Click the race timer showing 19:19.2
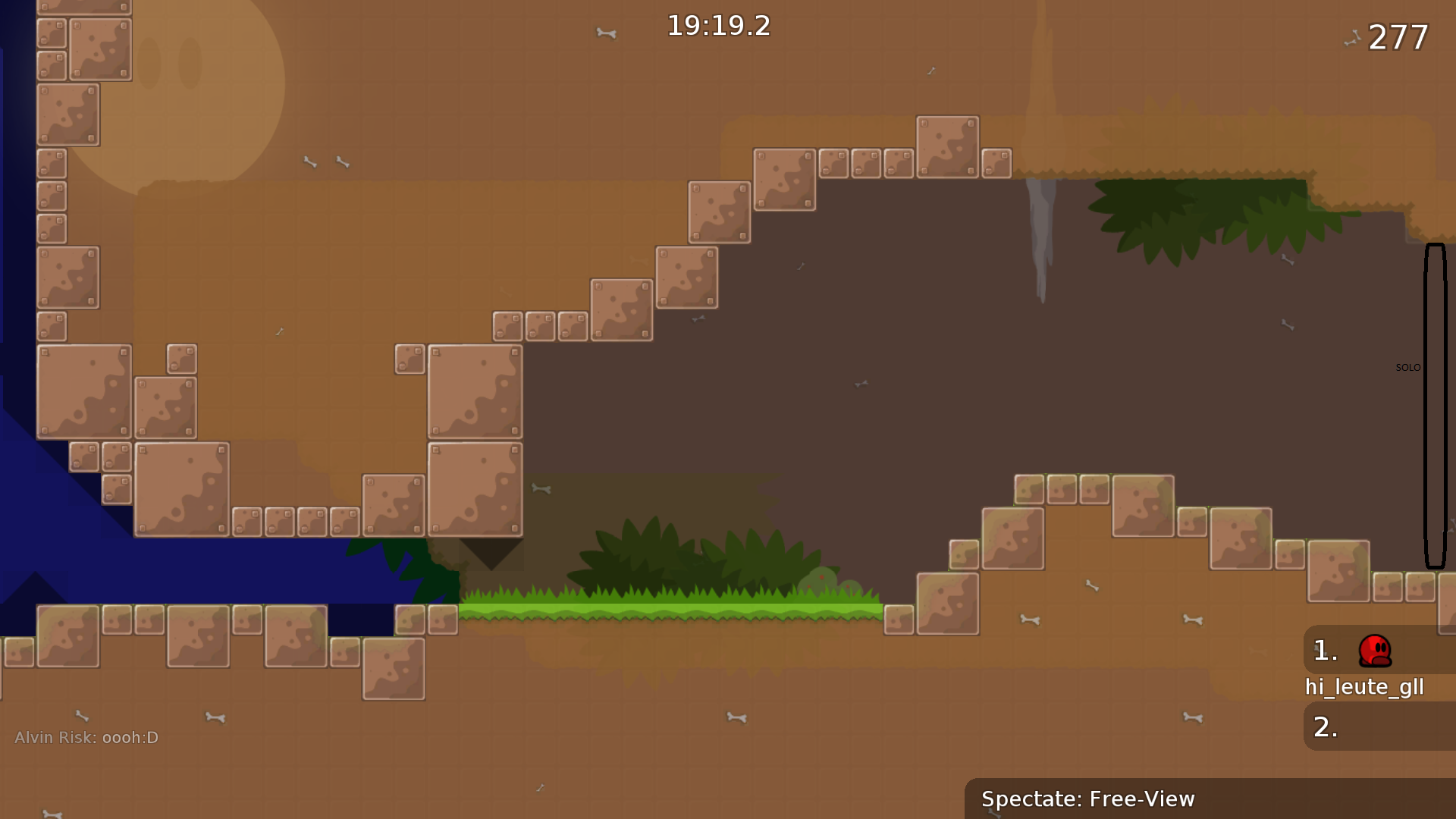This screenshot has height=819, width=1456. pyautogui.click(x=717, y=27)
